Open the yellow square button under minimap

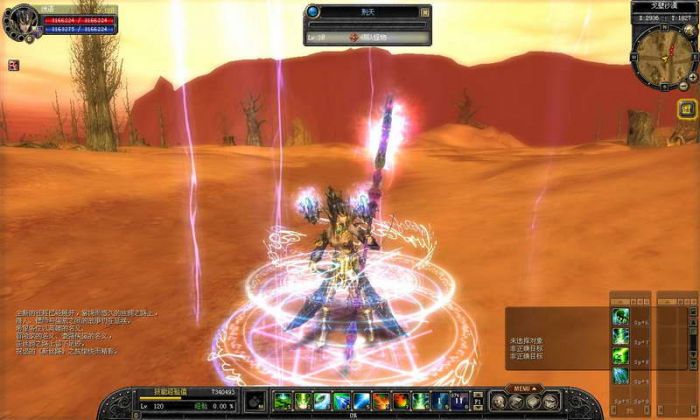pyautogui.click(x=686, y=109)
